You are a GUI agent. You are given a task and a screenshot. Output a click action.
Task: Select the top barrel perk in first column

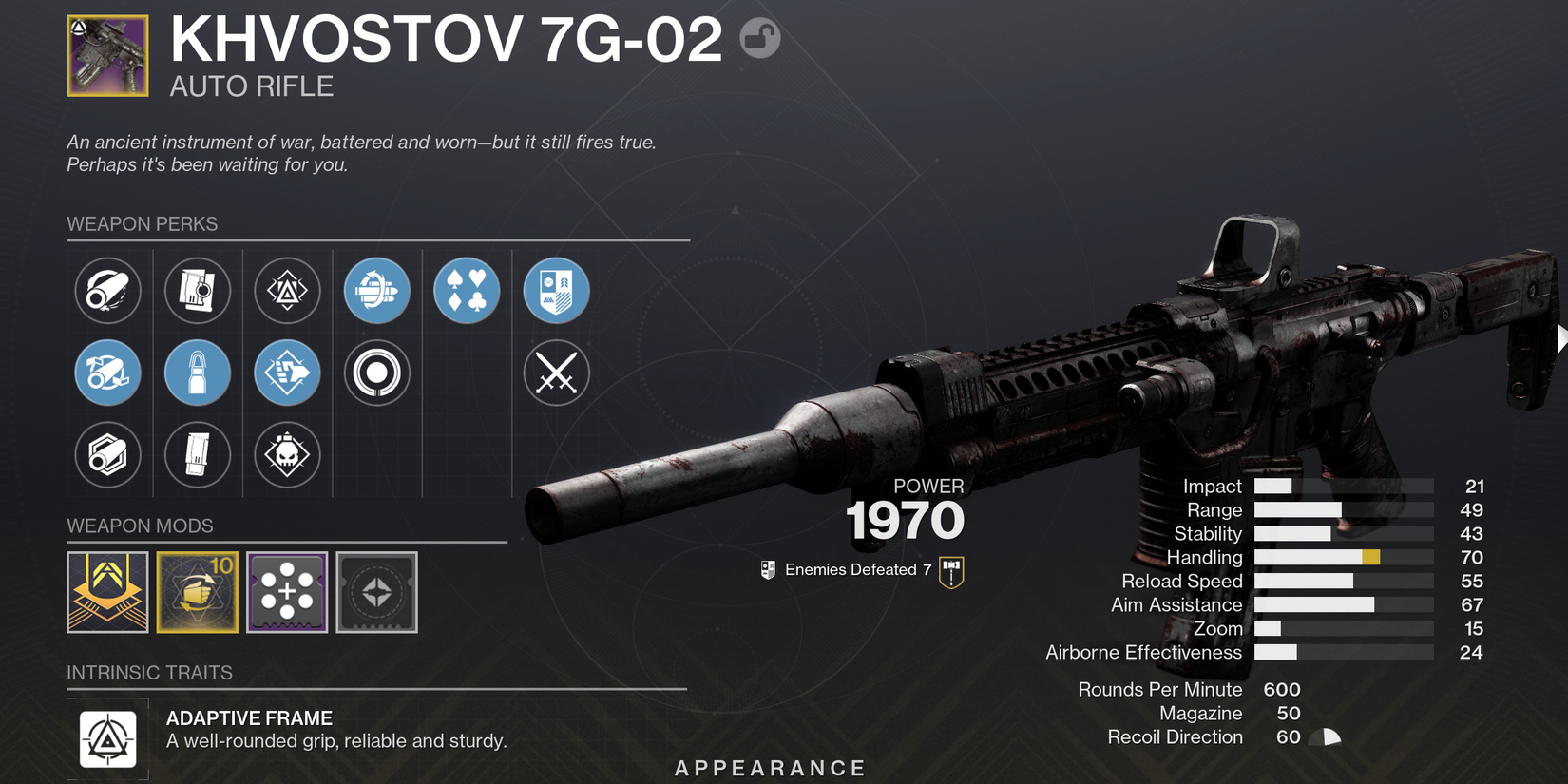107,290
